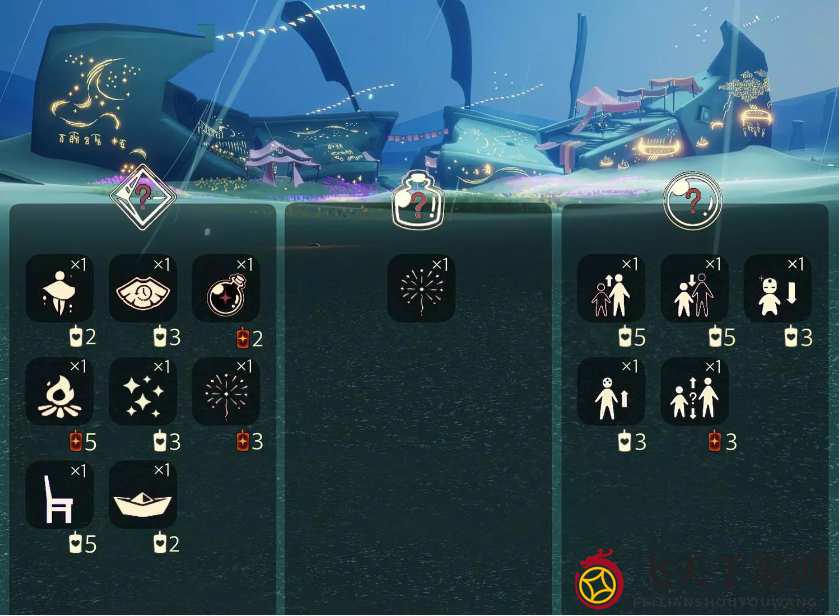Choose the random size question mark spell
Screen dimensions: 840x616
(695, 392)
